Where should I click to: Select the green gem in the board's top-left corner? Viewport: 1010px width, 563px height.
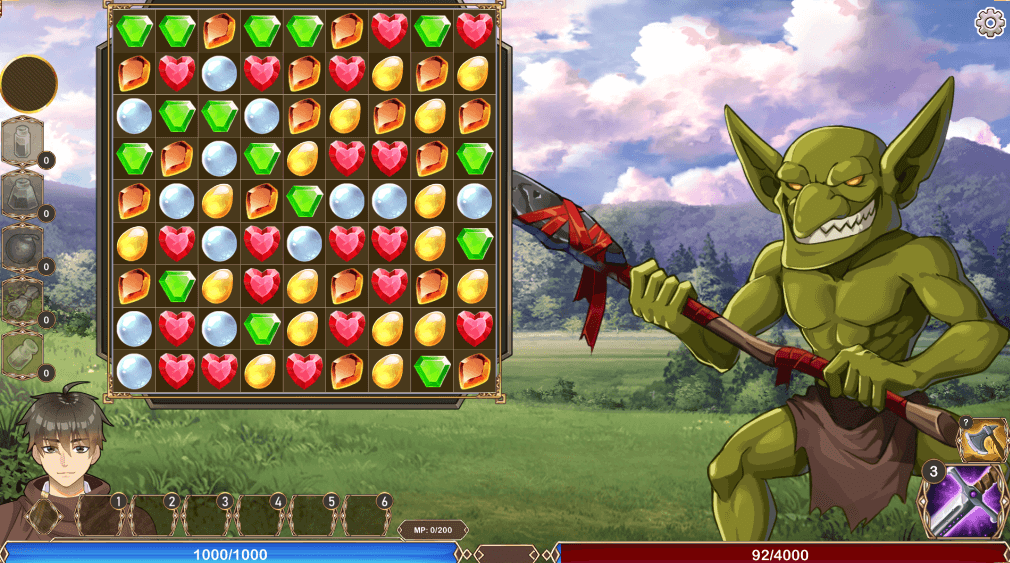134,30
